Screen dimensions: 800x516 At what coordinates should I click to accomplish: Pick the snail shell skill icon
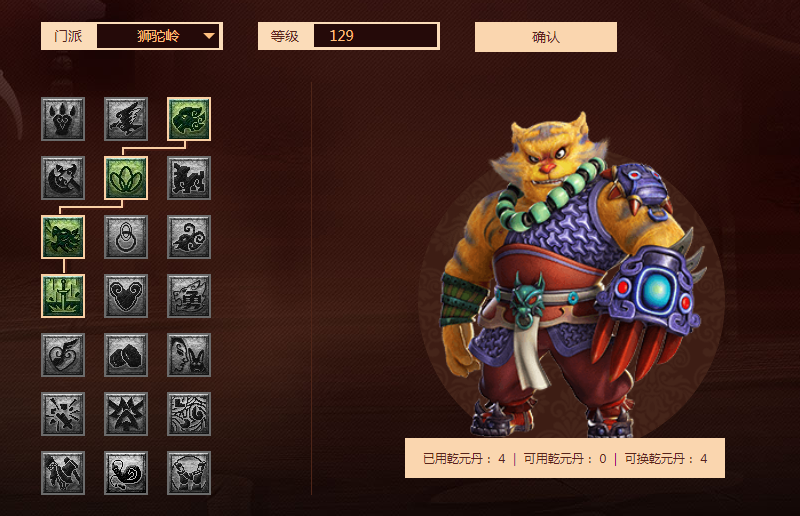126,473
